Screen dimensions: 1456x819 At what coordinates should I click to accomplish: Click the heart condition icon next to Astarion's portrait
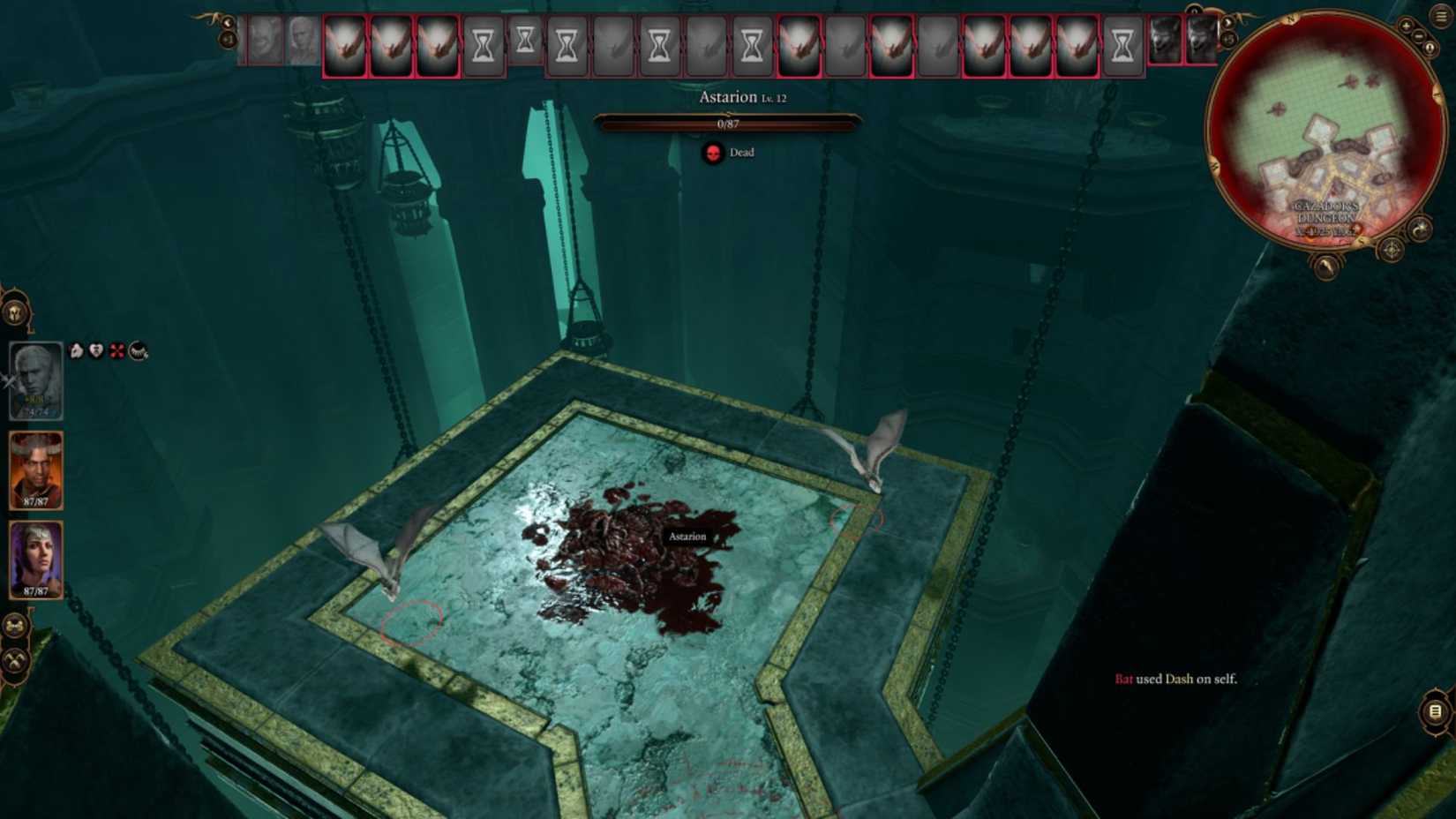95,351
